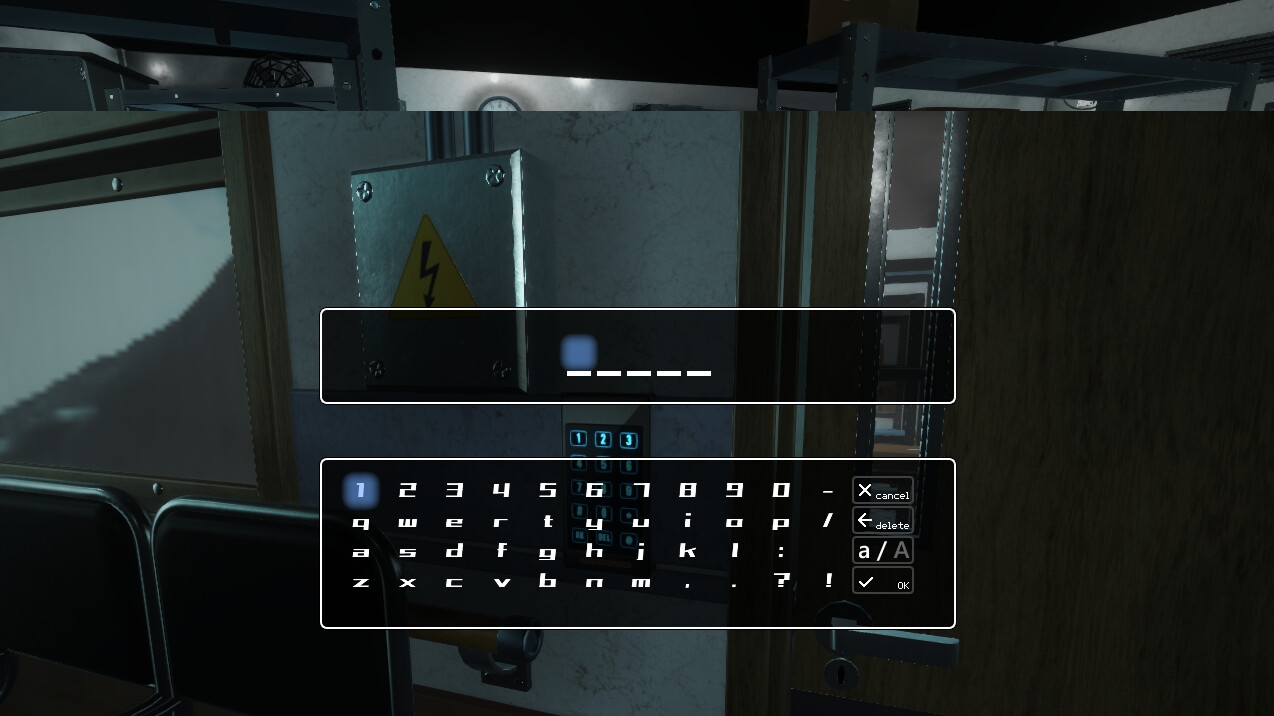Select the letter a key
The image size is (1274, 716).
pyautogui.click(x=361, y=551)
